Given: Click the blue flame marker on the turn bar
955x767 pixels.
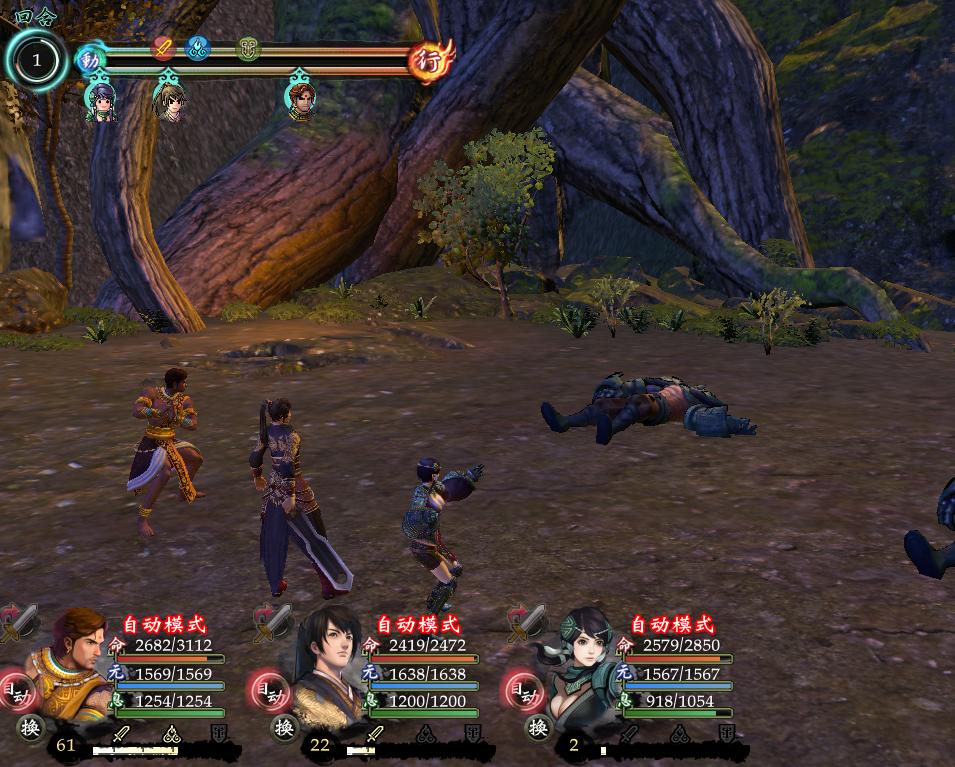Looking at the screenshot, I should pos(197,46).
